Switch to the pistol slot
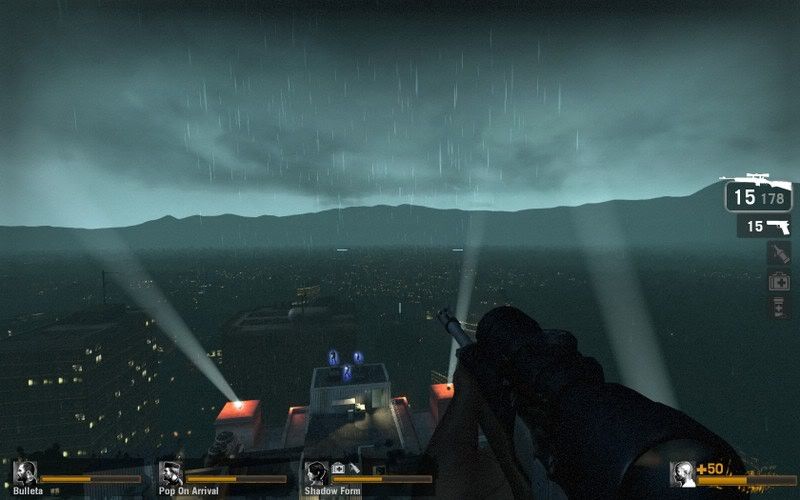The image size is (800, 500). click(x=765, y=227)
